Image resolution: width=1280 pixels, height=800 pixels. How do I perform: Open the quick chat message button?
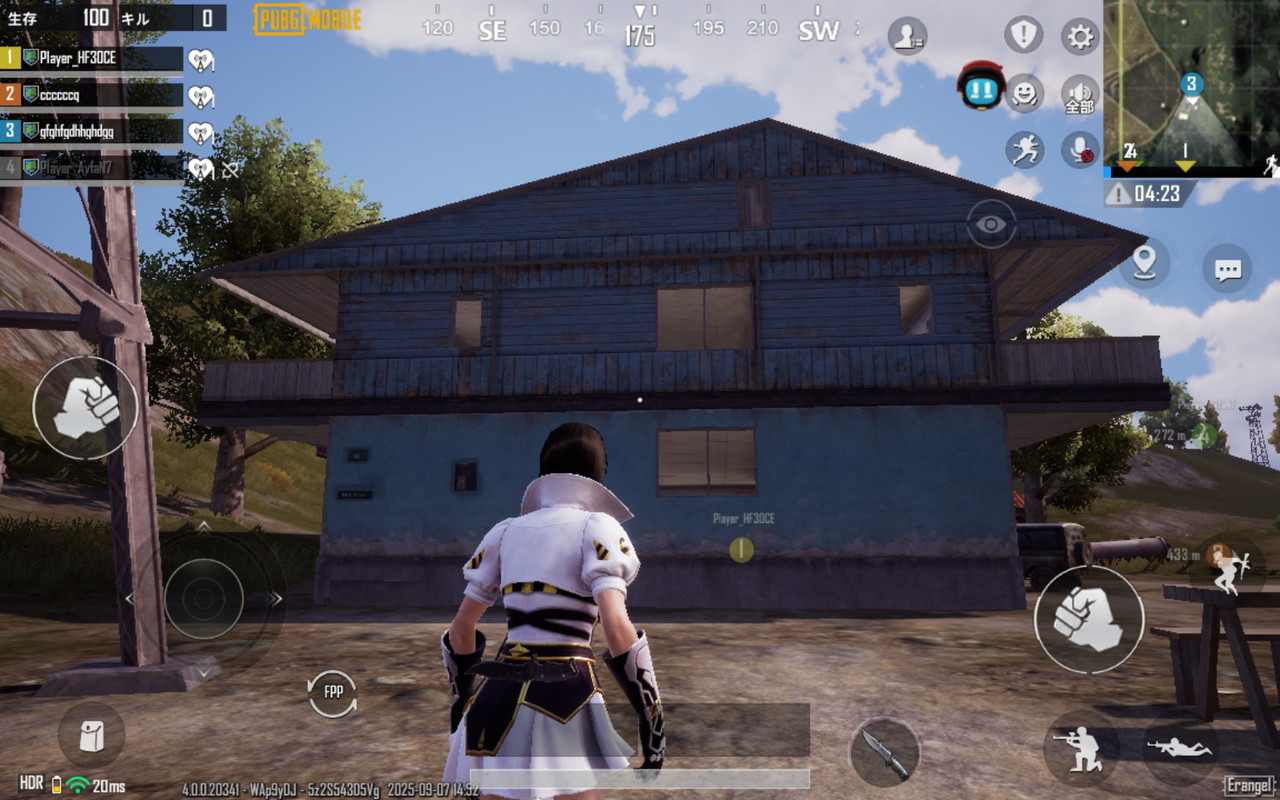(1227, 268)
